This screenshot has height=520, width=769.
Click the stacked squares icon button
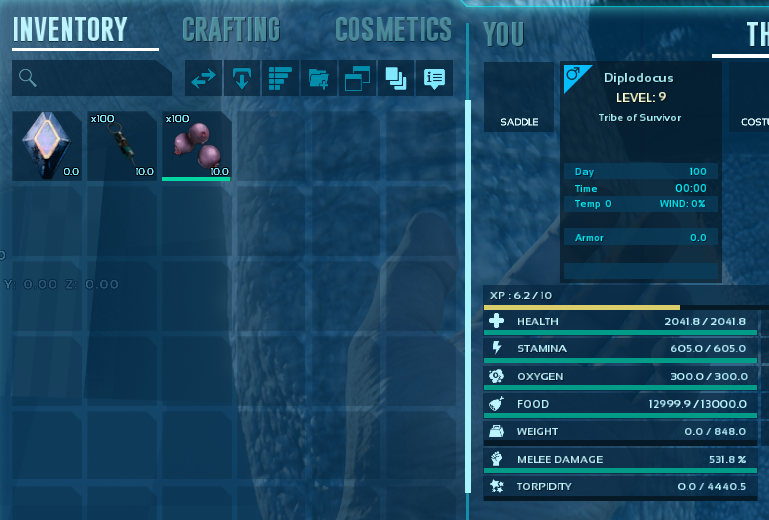coord(395,78)
